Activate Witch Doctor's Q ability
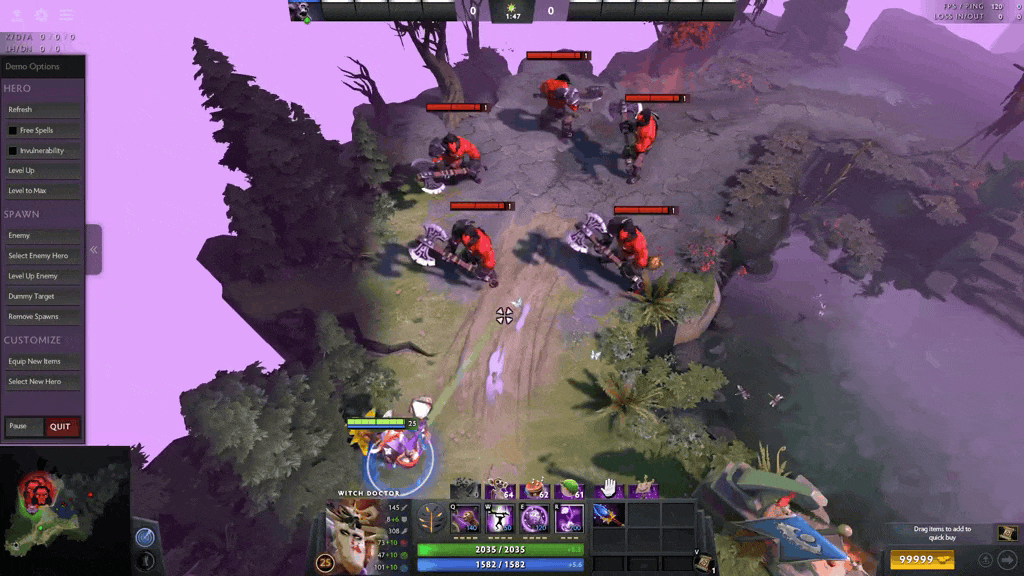The height and width of the screenshot is (576, 1024). tap(467, 520)
